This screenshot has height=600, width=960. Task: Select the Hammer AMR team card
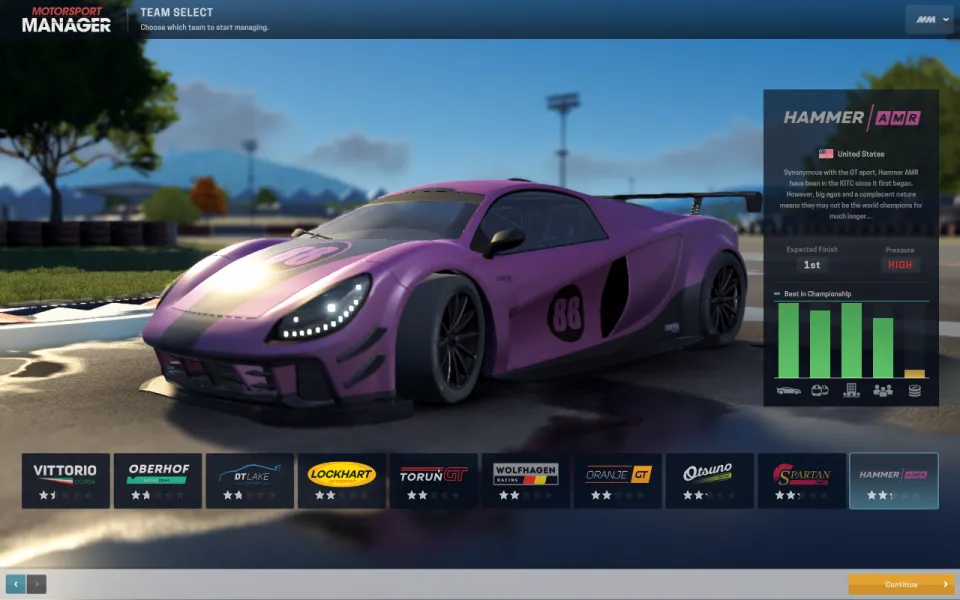(x=894, y=481)
